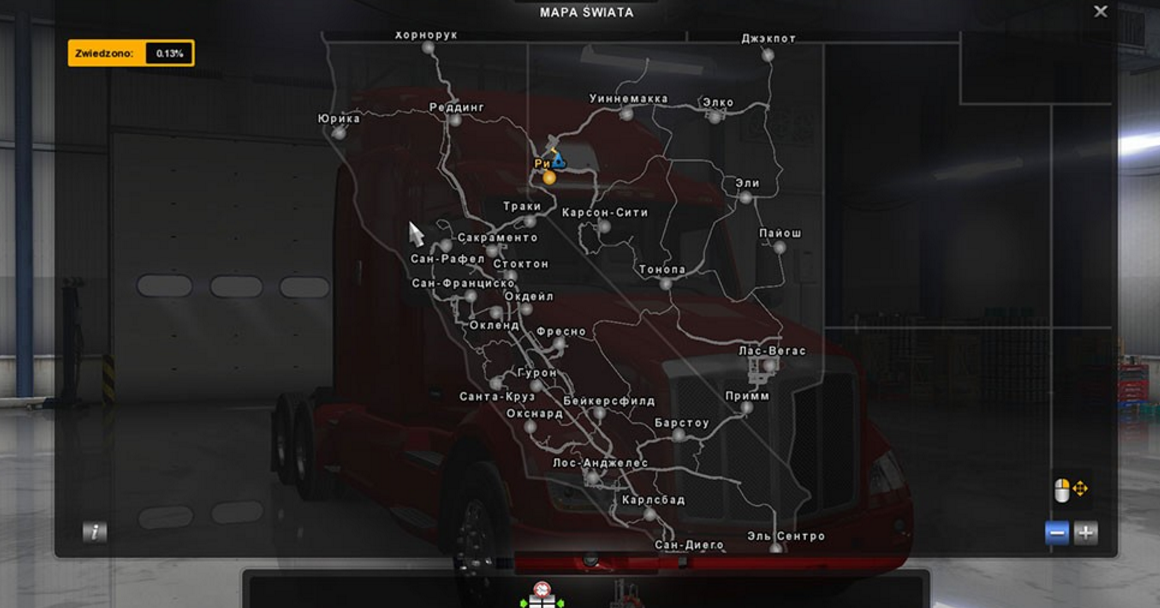
Task: Select the Бейкерсфилд city marker
Action: [x=599, y=413]
